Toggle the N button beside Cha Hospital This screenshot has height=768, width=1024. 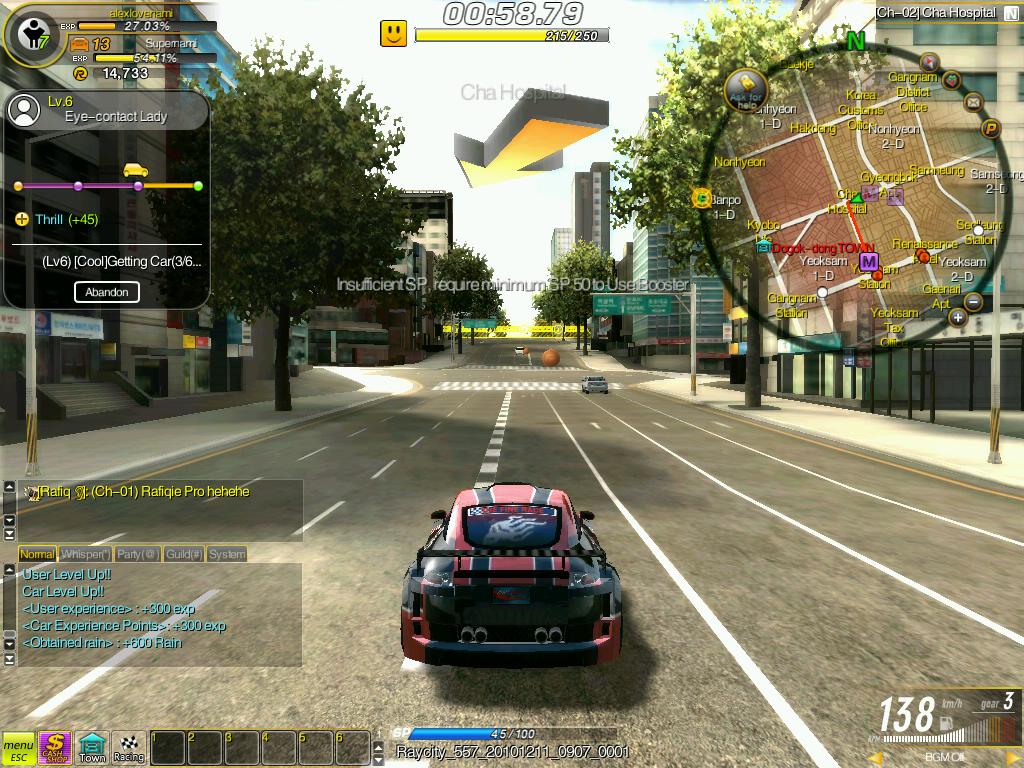[1010, 13]
